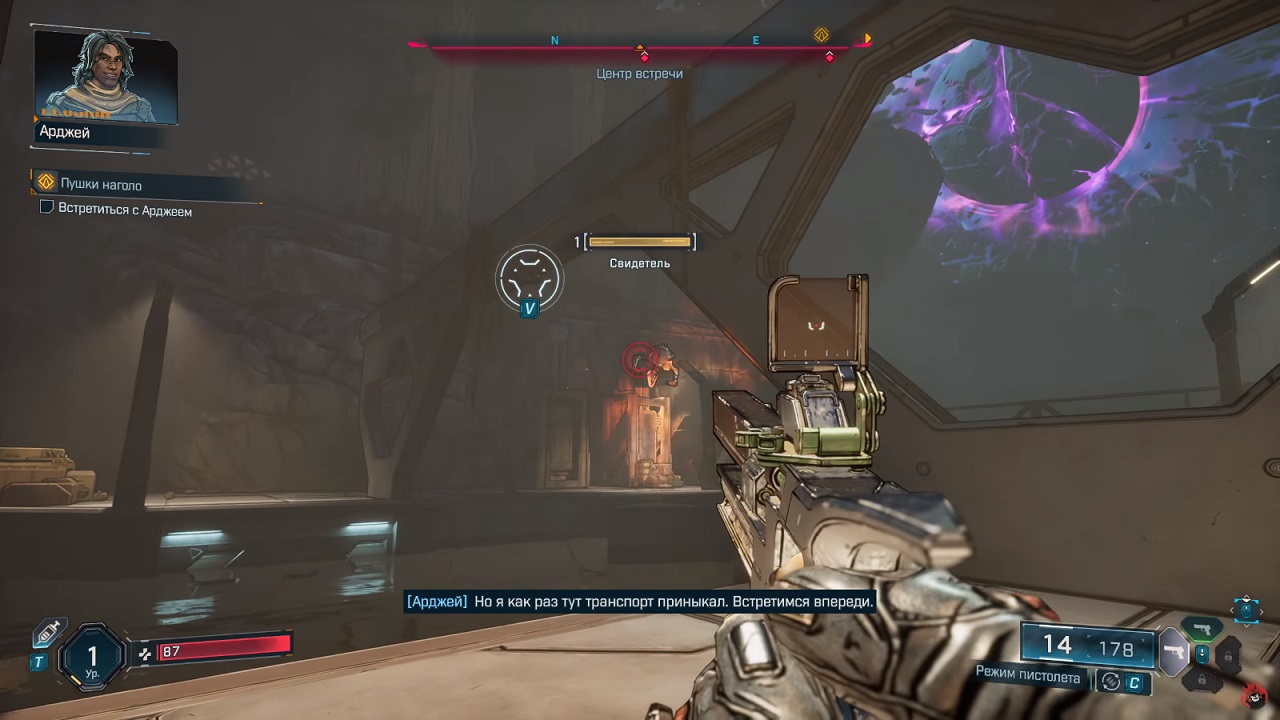
Task: Switch weapon mode with the ammo-swap icon
Action: tap(1109, 682)
